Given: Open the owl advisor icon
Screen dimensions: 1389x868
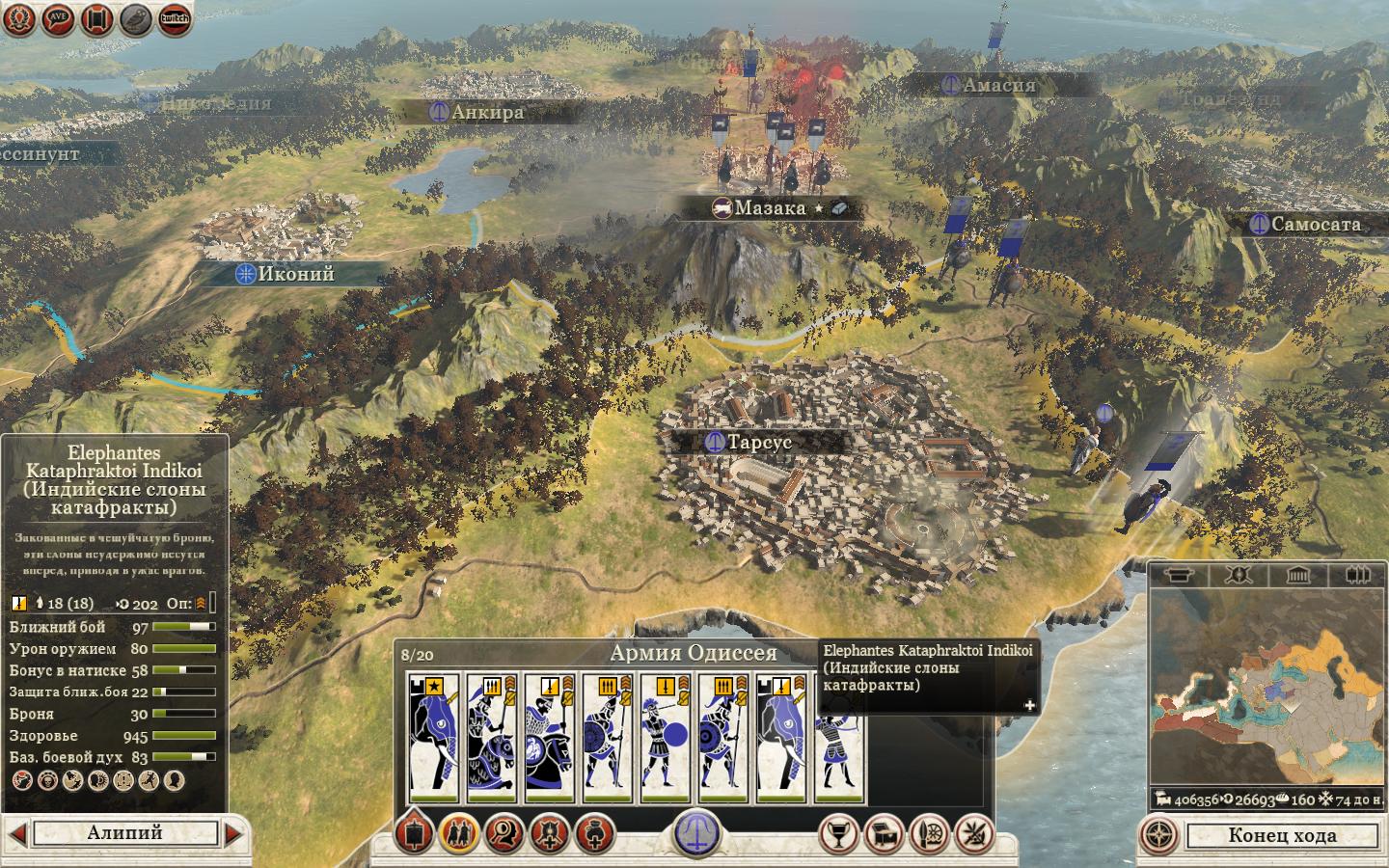Looking at the screenshot, I should pos(136,18).
